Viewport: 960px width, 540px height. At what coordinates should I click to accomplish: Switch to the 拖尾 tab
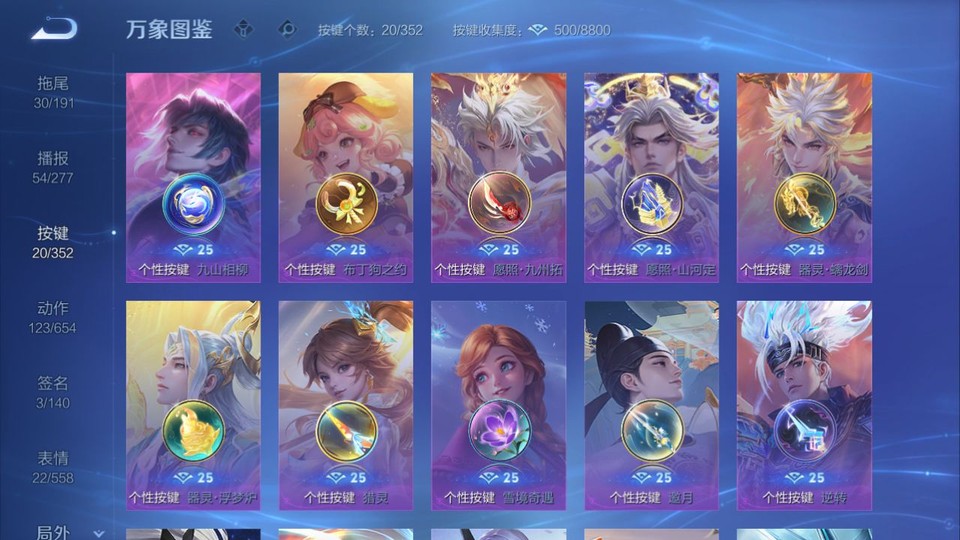[x=54, y=91]
